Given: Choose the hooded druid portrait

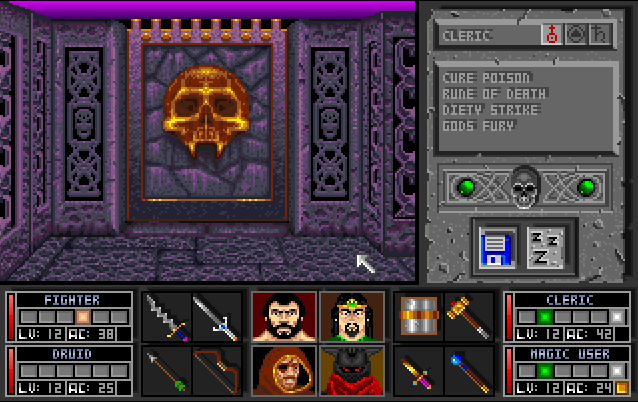Looking at the screenshot, I should [284, 370].
